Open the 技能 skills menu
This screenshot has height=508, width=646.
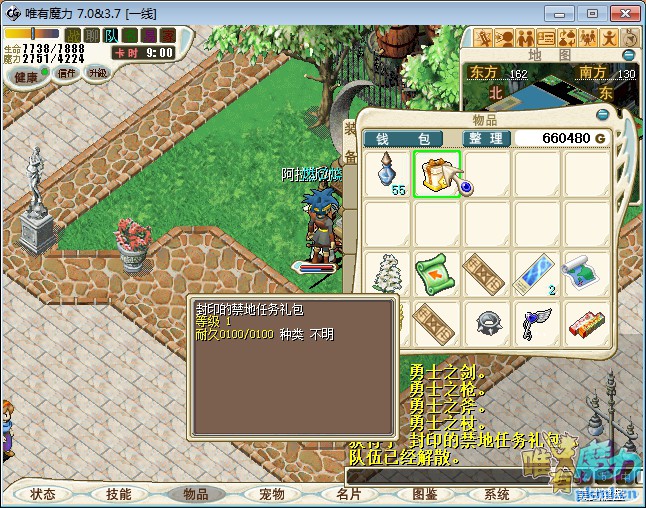pos(118,494)
